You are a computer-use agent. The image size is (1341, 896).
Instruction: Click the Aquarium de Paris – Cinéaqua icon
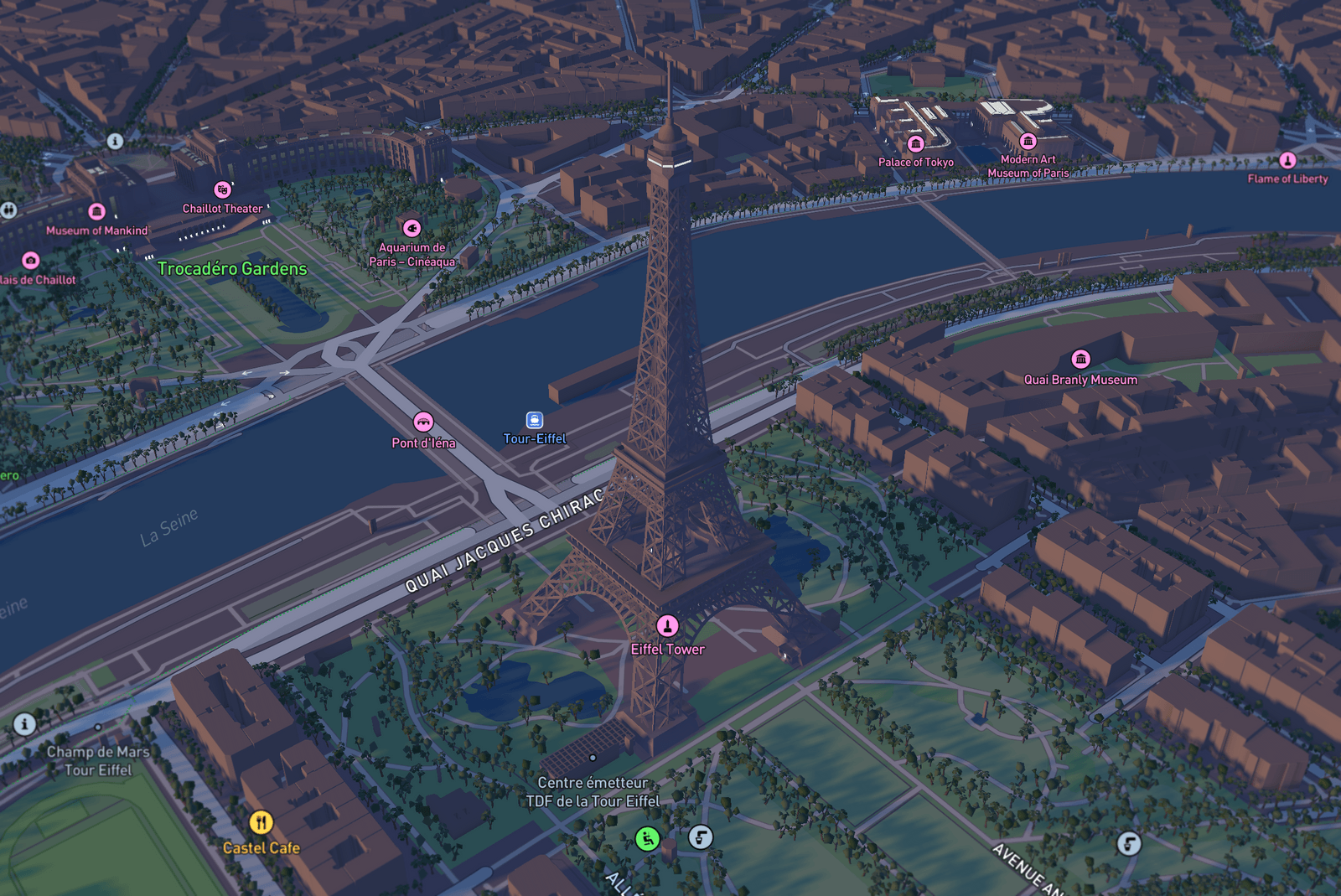[x=412, y=226]
